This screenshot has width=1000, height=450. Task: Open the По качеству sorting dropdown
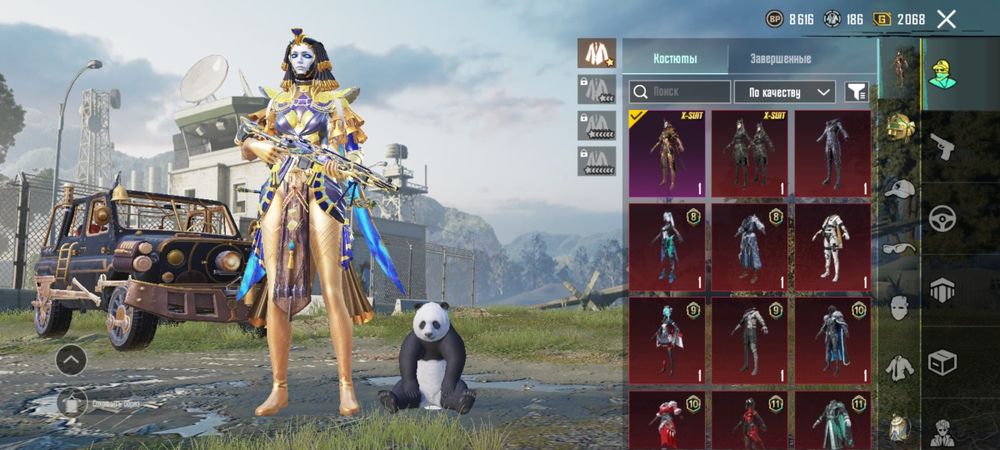[x=785, y=92]
